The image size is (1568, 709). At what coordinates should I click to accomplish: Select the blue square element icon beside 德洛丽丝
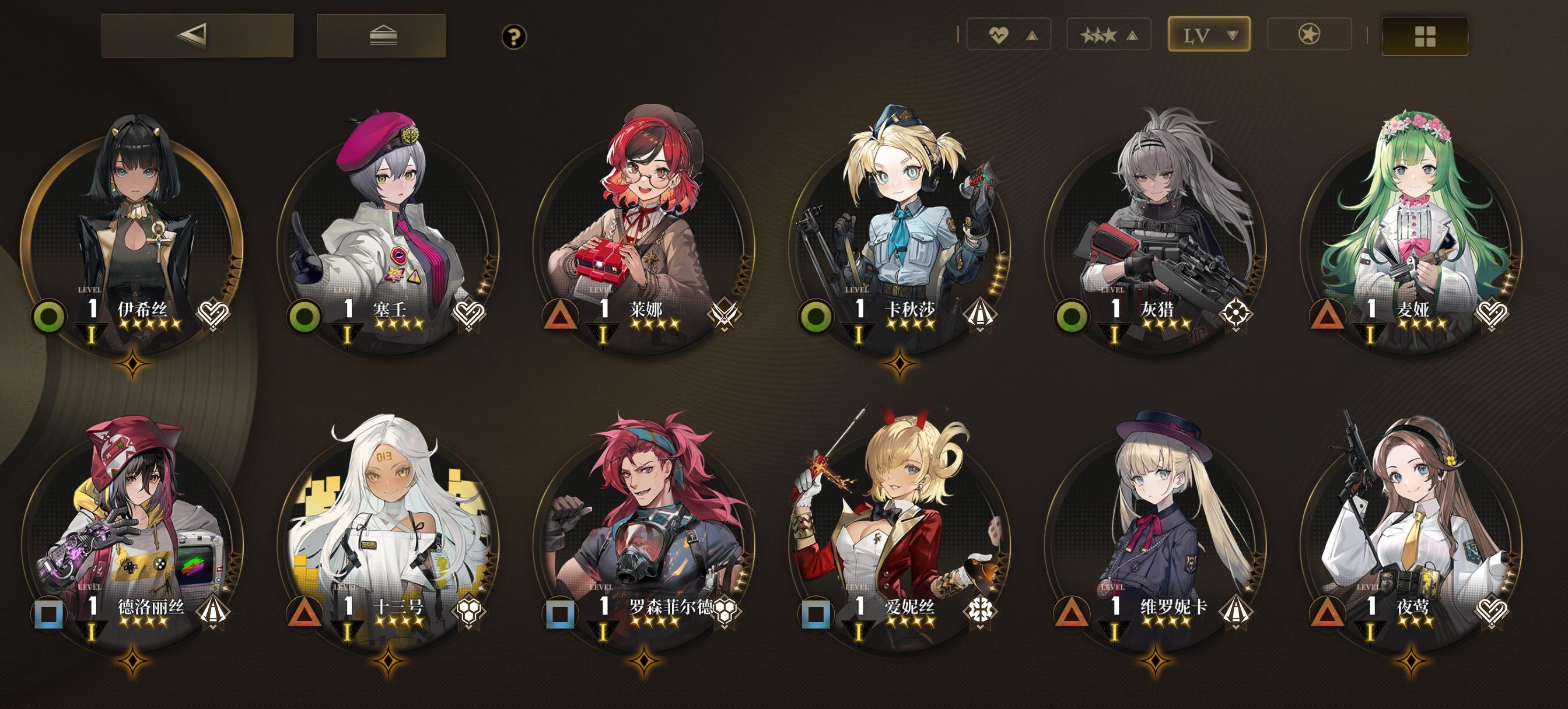click(x=47, y=615)
